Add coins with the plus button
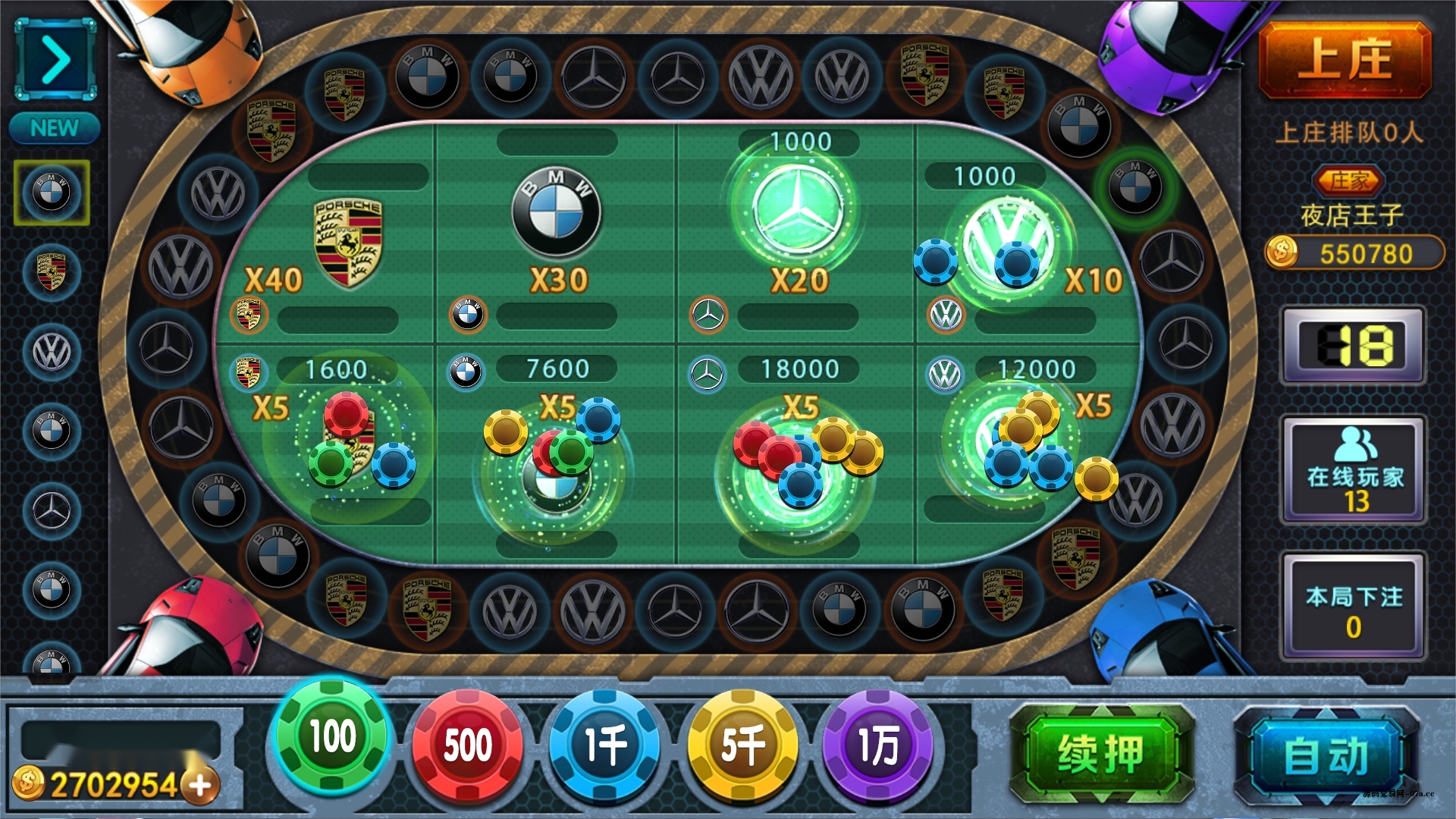1456x819 pixels. (201, 785)
